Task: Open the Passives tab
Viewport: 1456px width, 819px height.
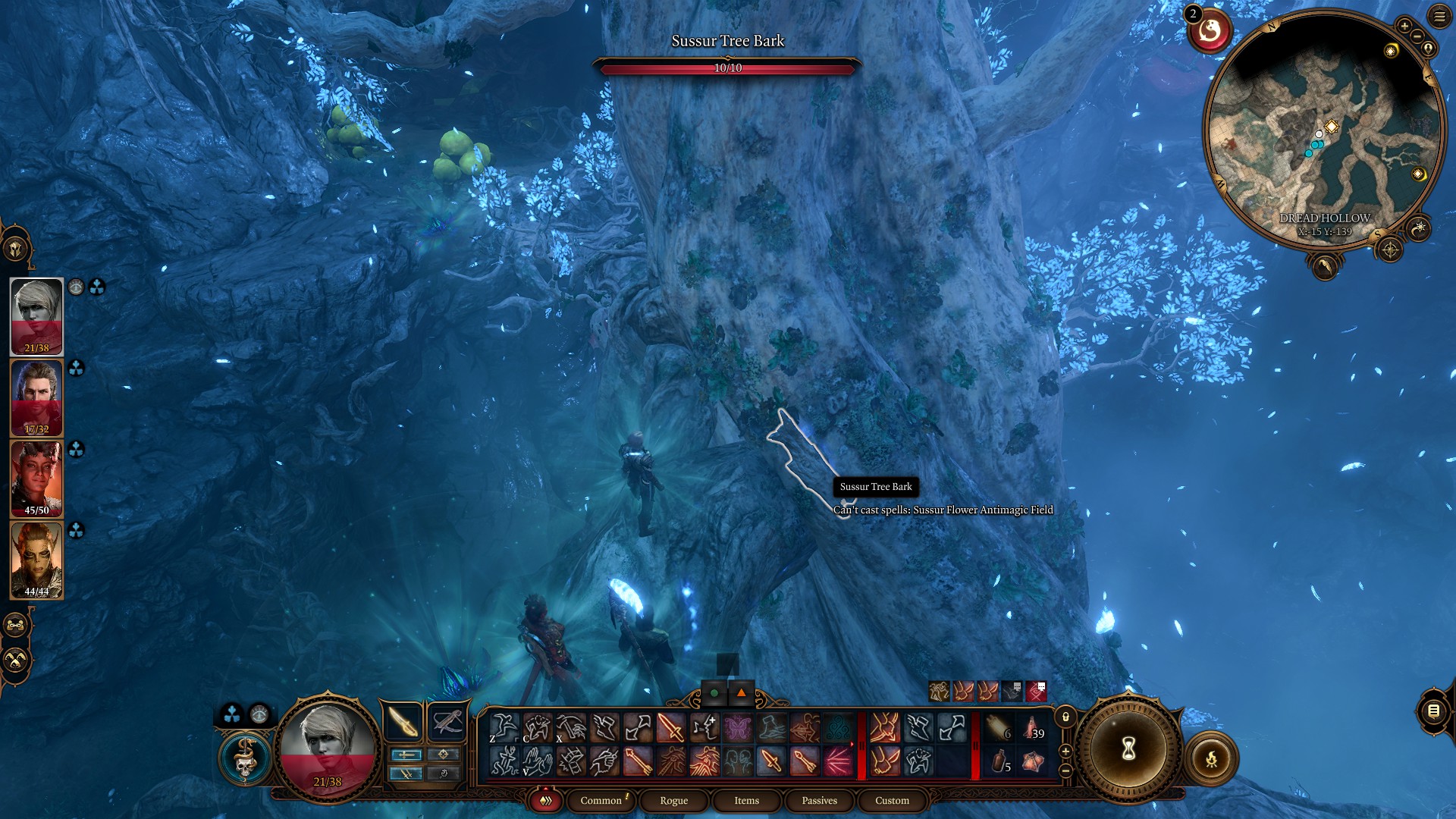Action: tap(817, 800)
